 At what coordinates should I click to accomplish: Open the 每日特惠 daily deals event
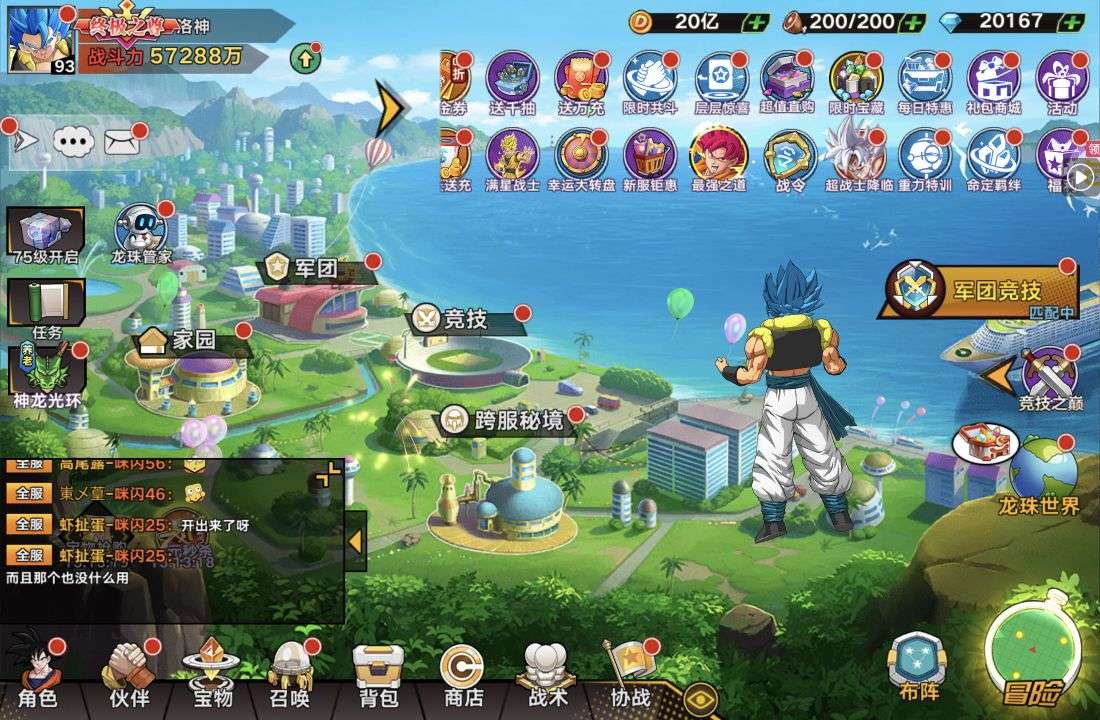pyautogui.click(x=924, y=83)
